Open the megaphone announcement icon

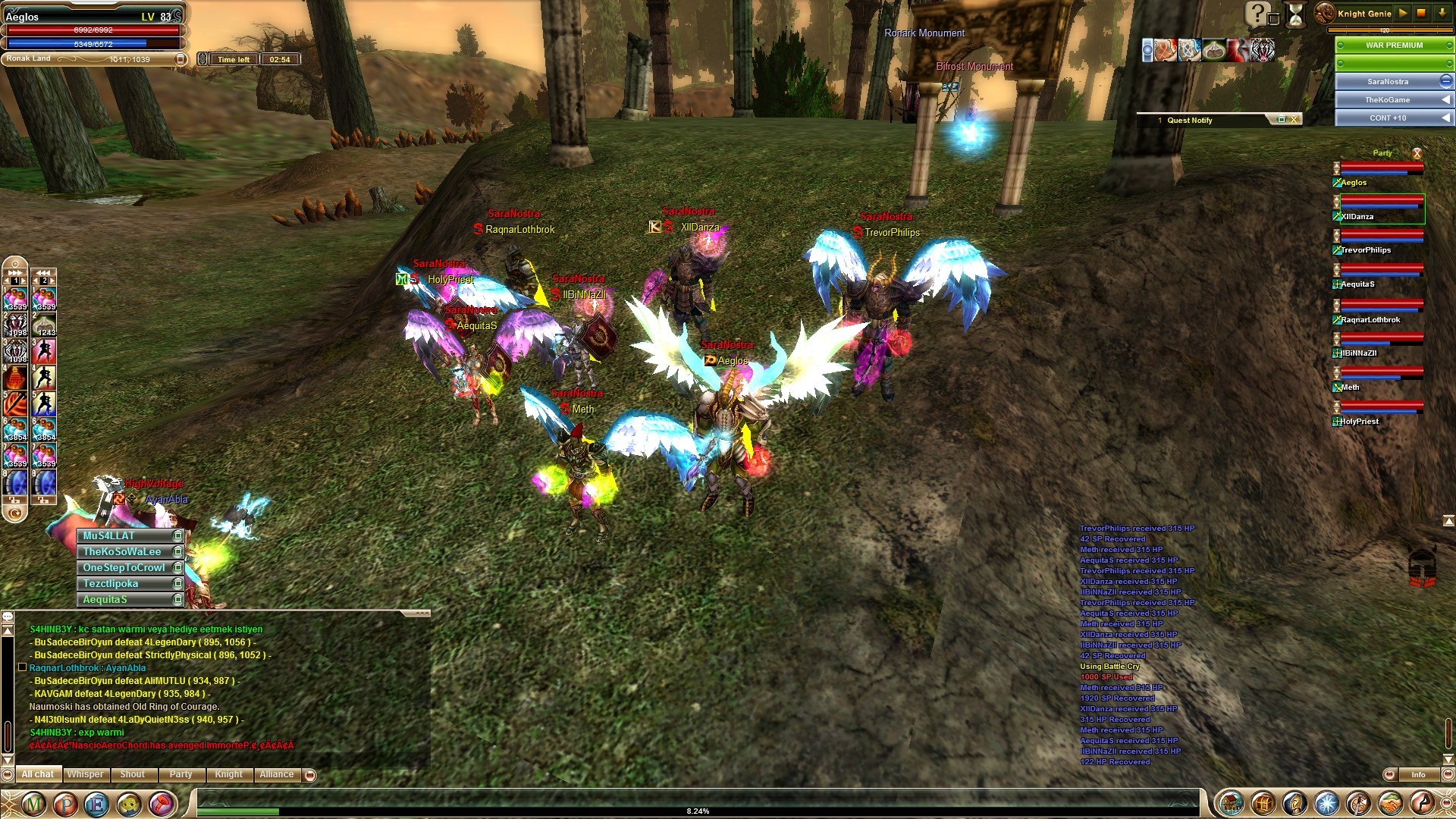(161, 803)
